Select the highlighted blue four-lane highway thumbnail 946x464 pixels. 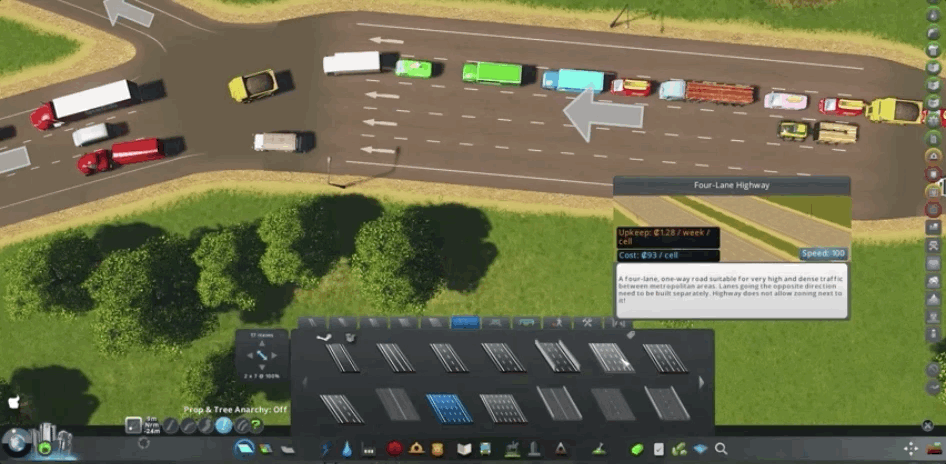(x=449, y=406)
